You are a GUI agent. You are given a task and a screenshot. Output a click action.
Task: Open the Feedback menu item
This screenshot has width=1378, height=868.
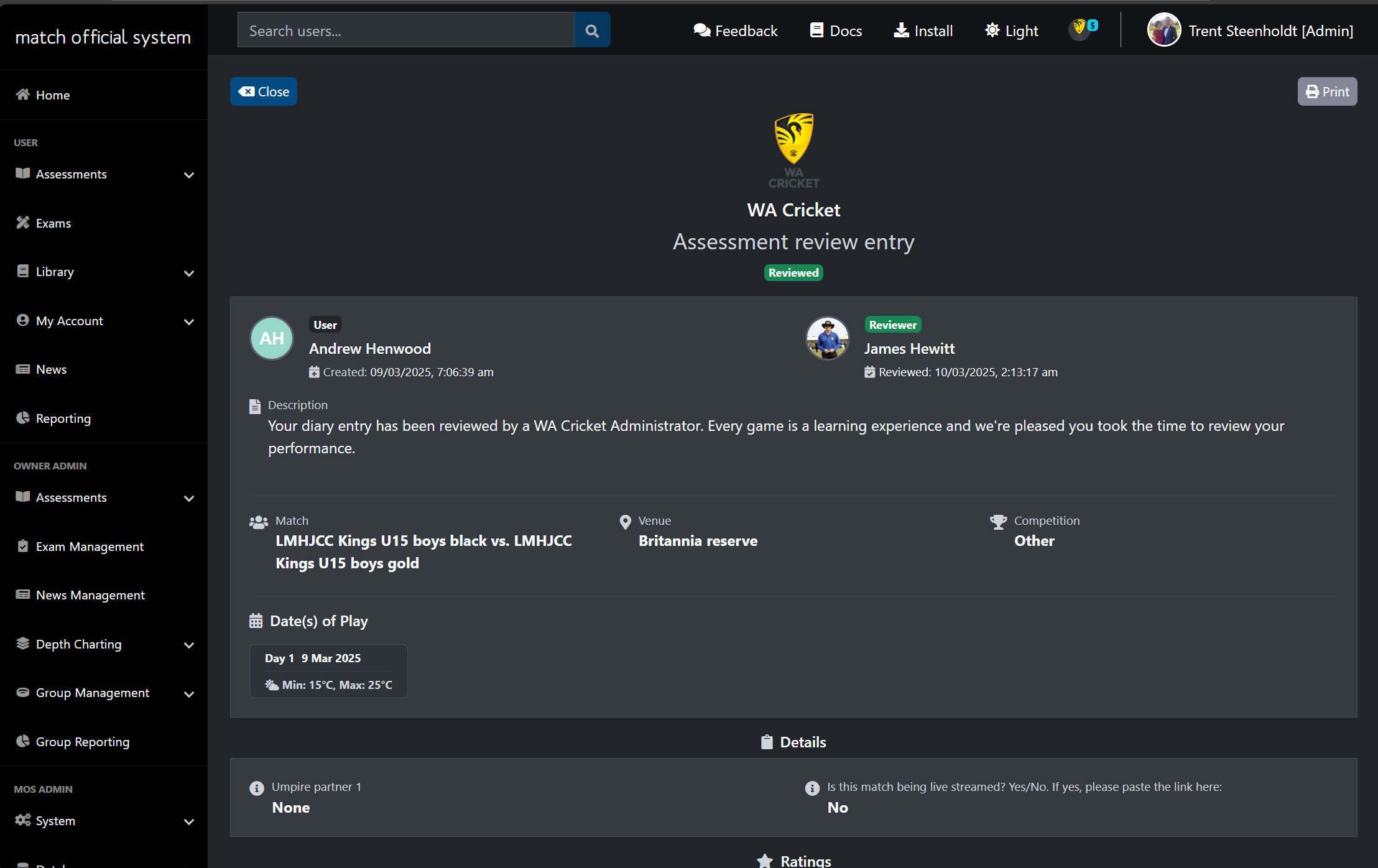tap(736, 30)
